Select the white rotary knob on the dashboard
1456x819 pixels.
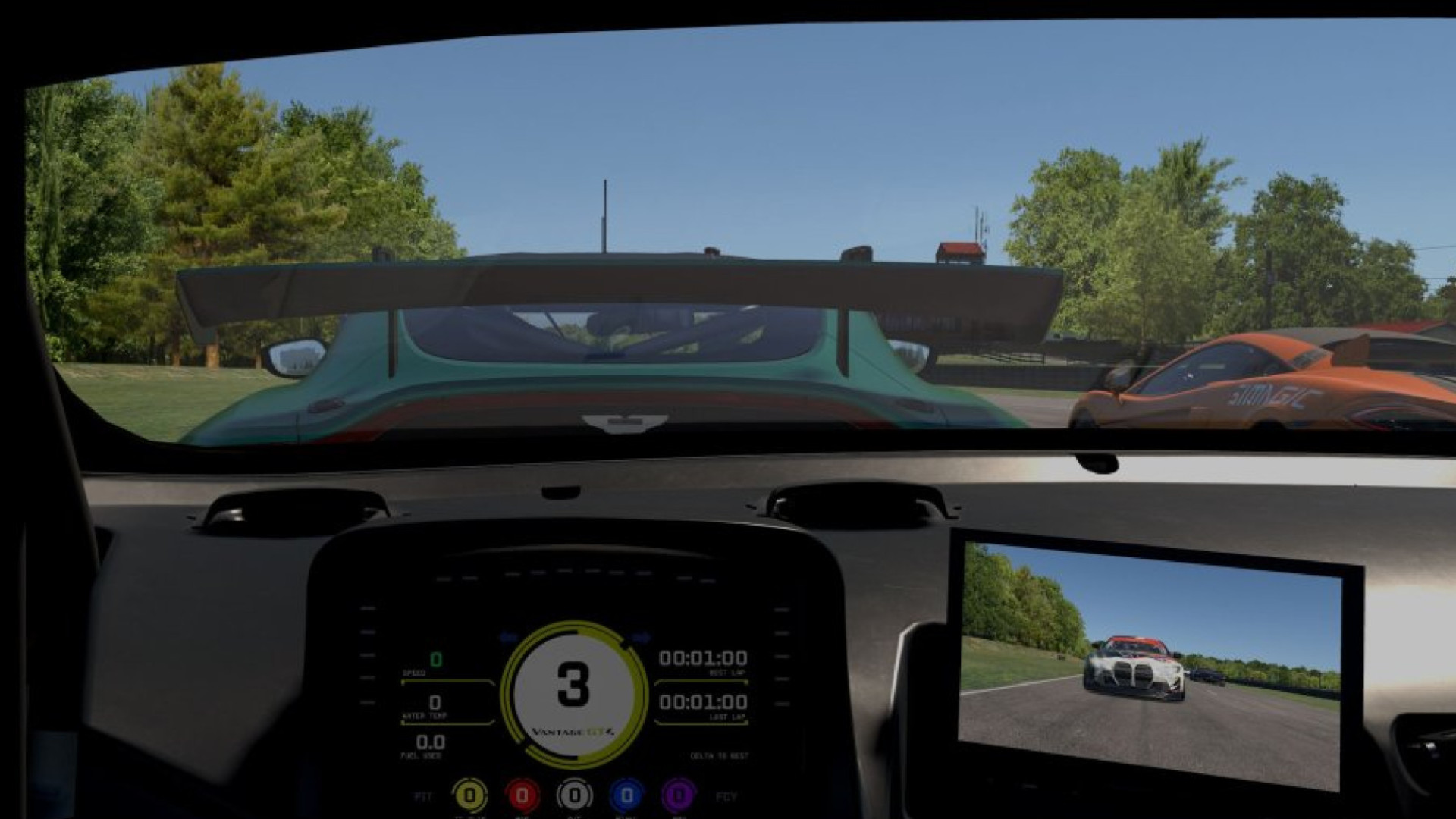point(573,797)
